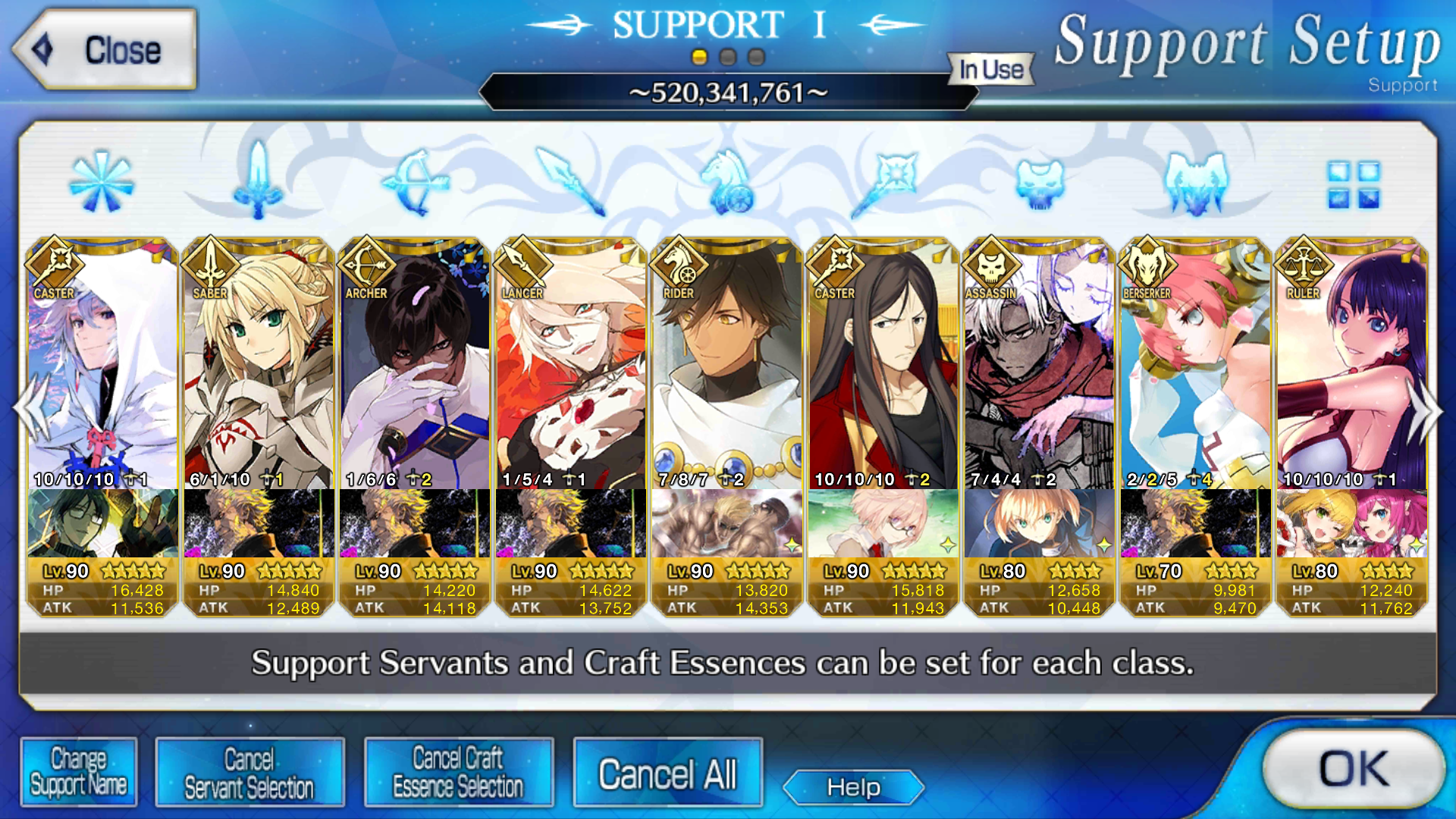
Task: Select the Rider class servant card
Action: [x=727, y=364]
